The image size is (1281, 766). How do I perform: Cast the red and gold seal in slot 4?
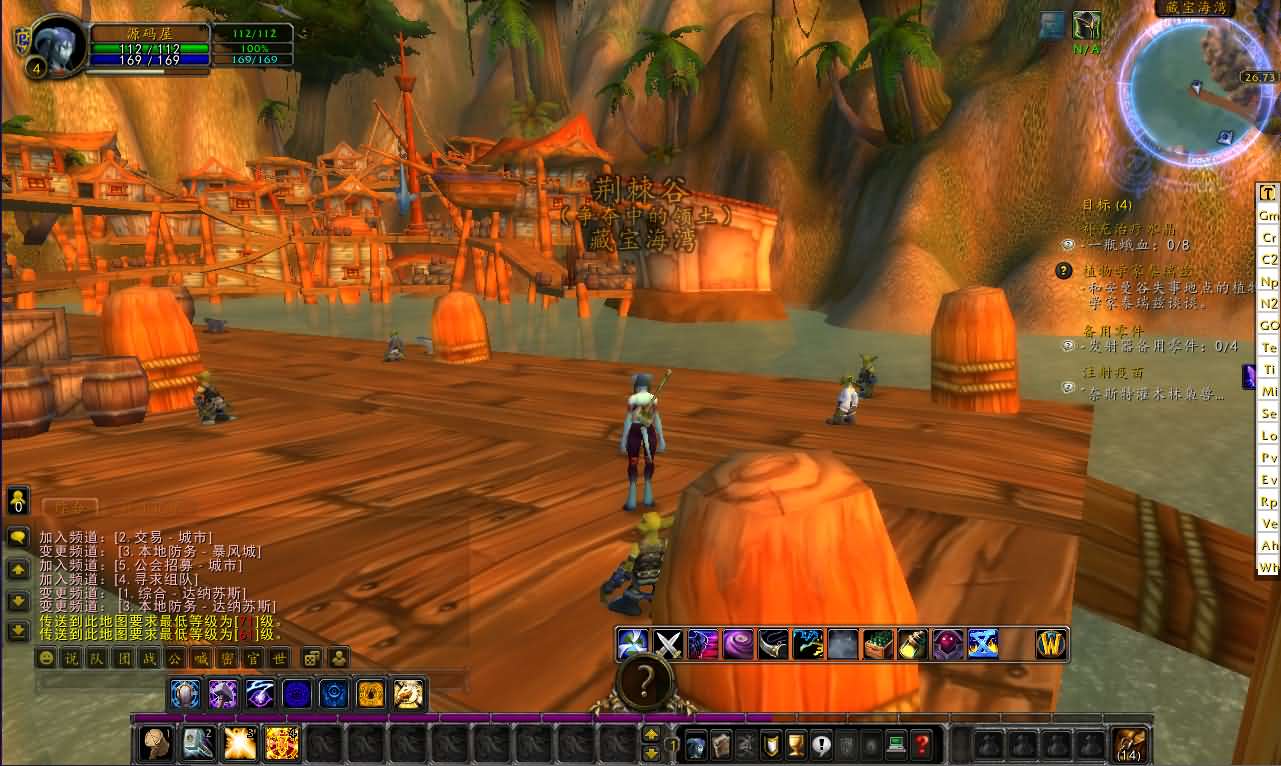(x=281, y=743)
